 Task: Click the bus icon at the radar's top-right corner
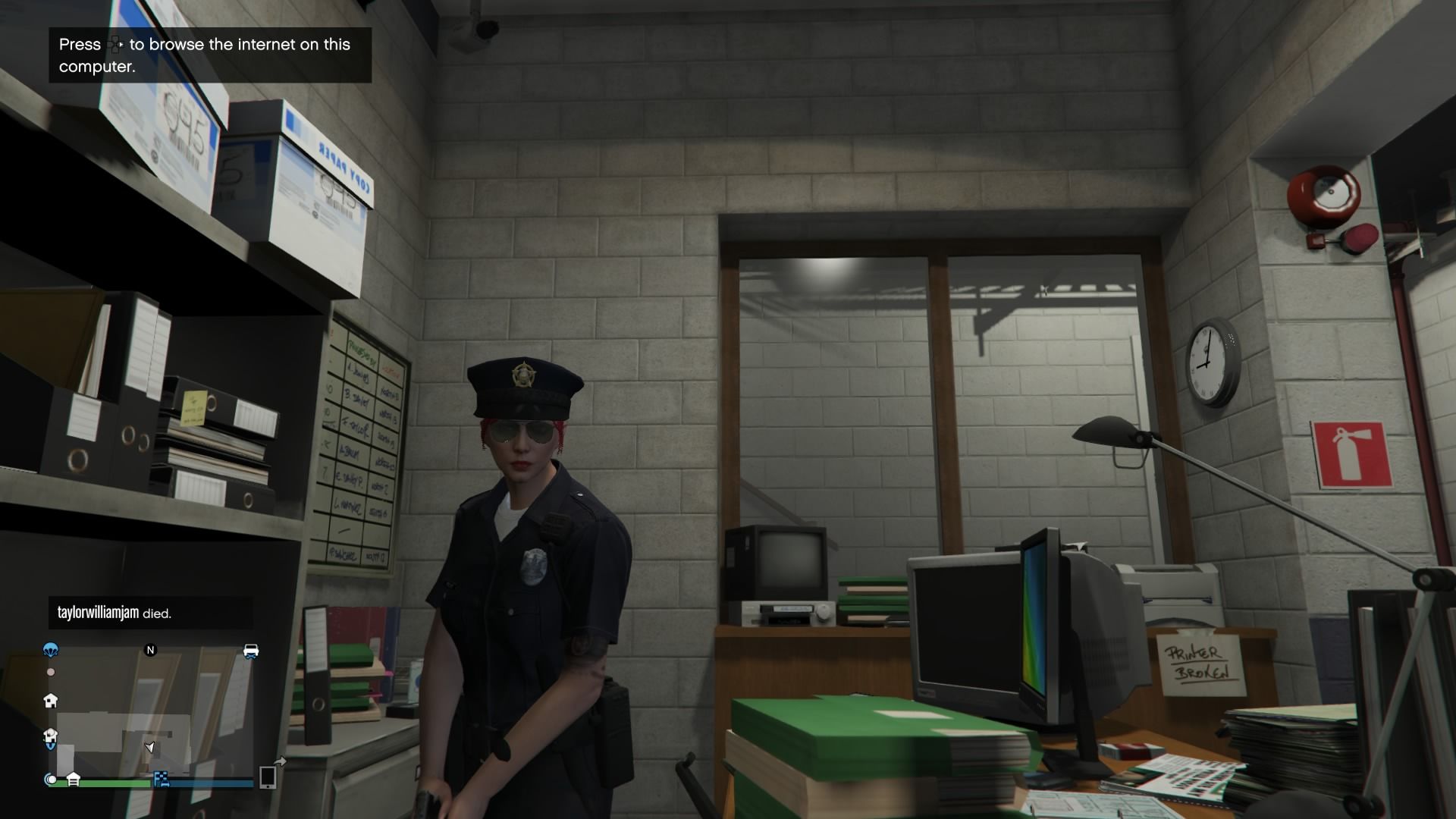click(x=250, y=651)
